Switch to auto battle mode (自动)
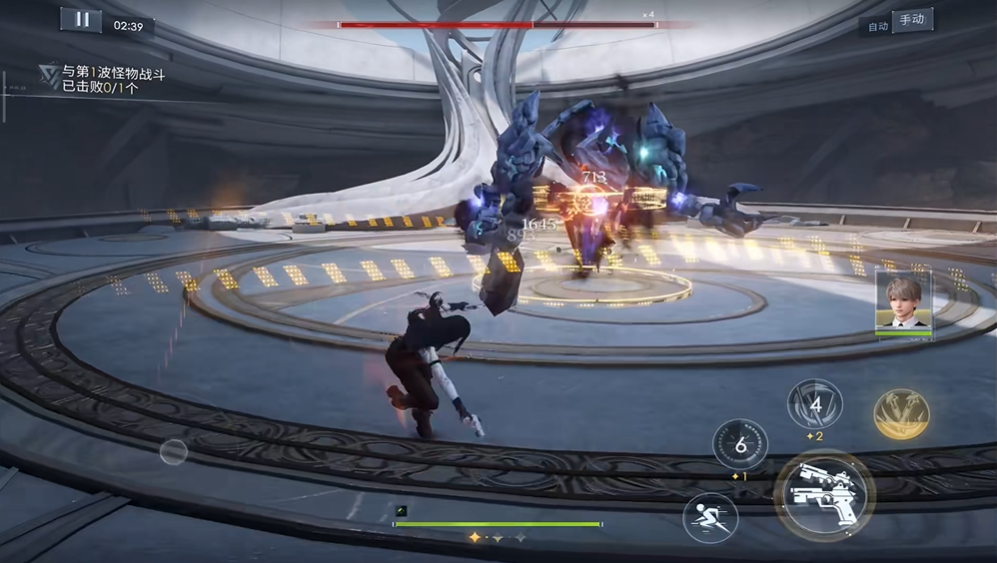The height and width of the screenshot is (563, 997). [x=878, y=24]
